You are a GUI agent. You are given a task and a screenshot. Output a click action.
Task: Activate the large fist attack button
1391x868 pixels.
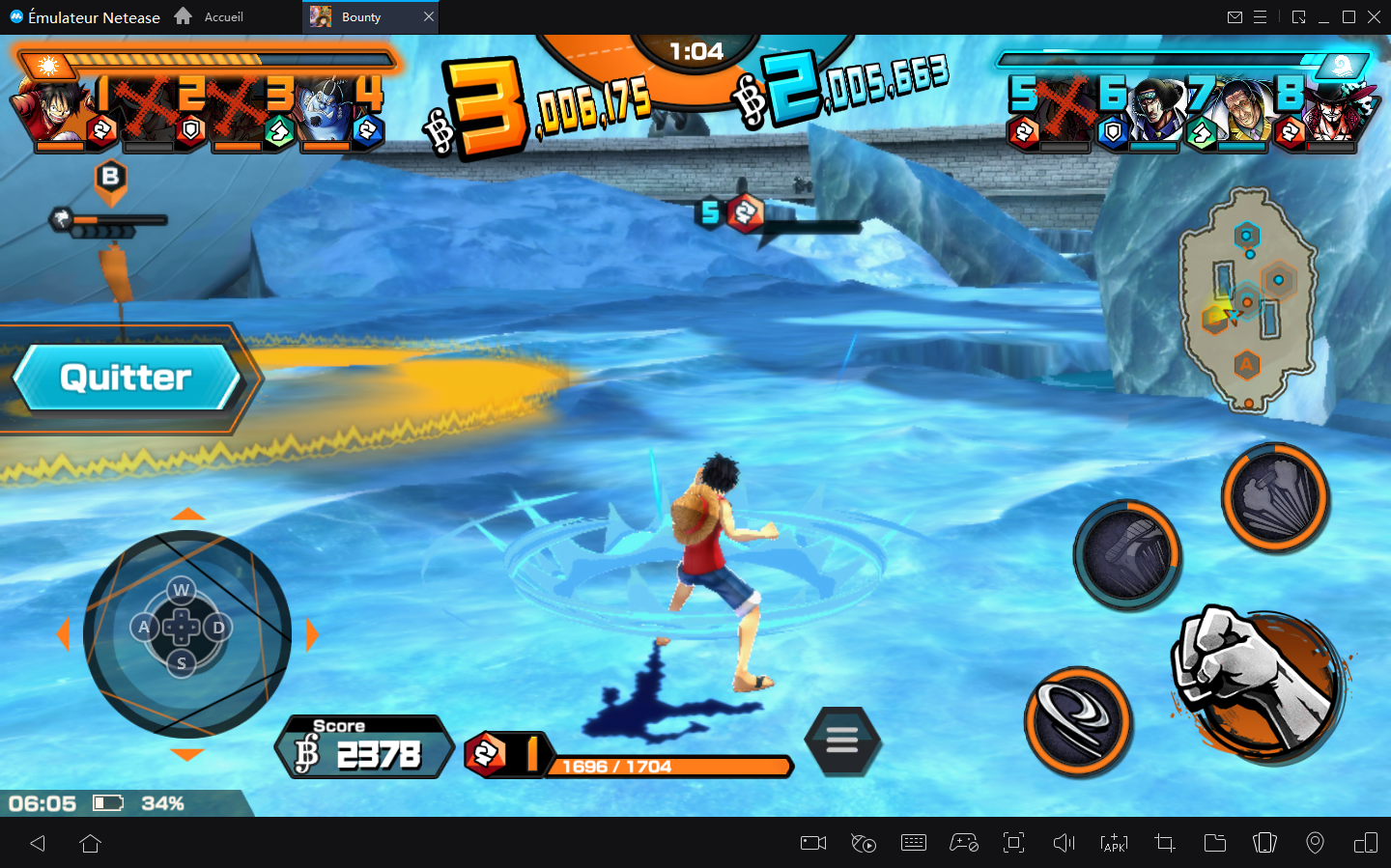(1259, 682)
